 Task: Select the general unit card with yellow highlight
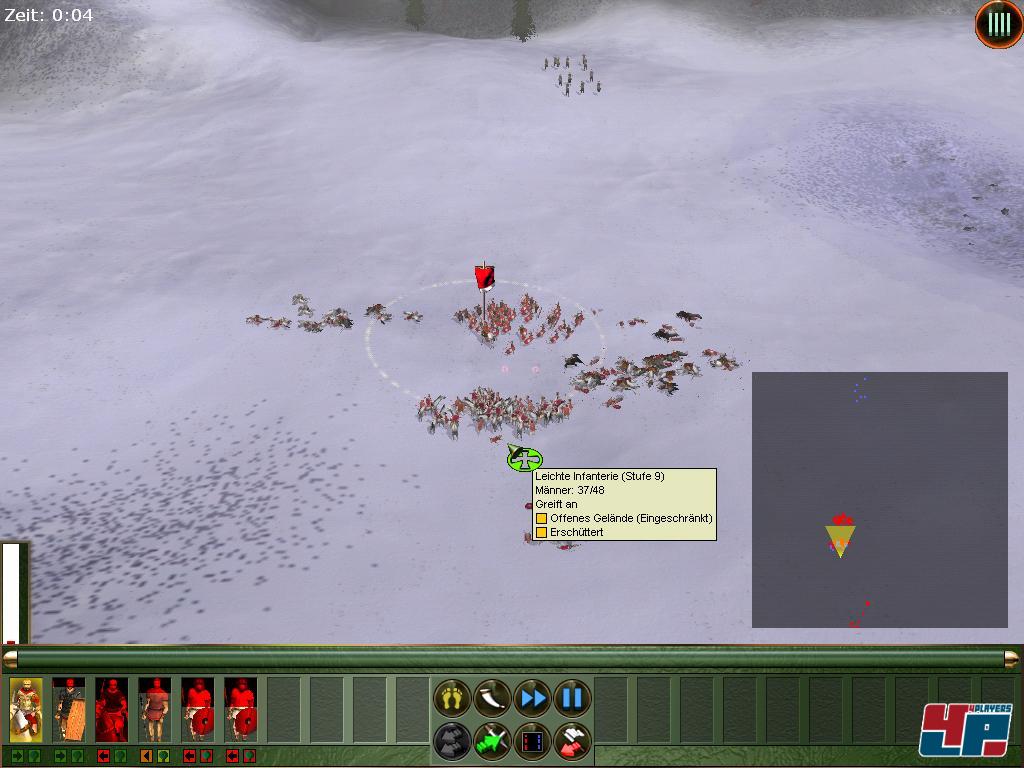pos(26,709)
